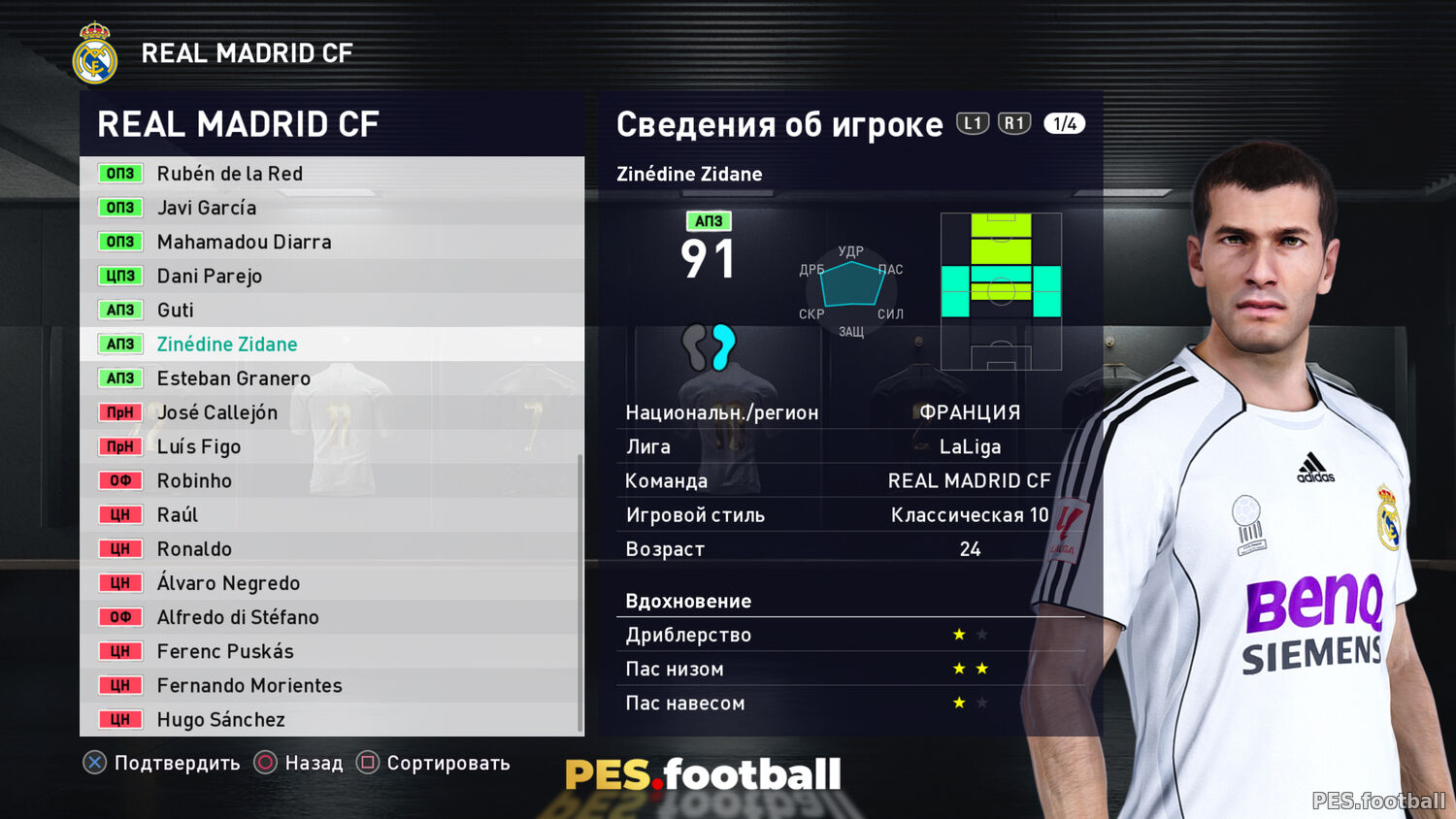Confirm selection with Подтвердить
The height and width of the screenshot is (819, 1456).
click(x=162, y=763)
